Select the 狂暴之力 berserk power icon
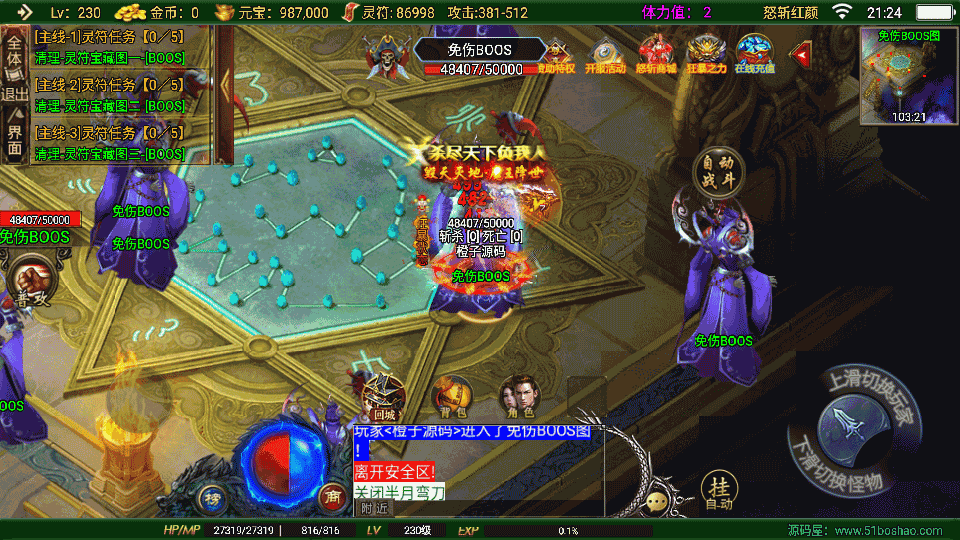Screen dimensions: 960x540 coord(706,54)
